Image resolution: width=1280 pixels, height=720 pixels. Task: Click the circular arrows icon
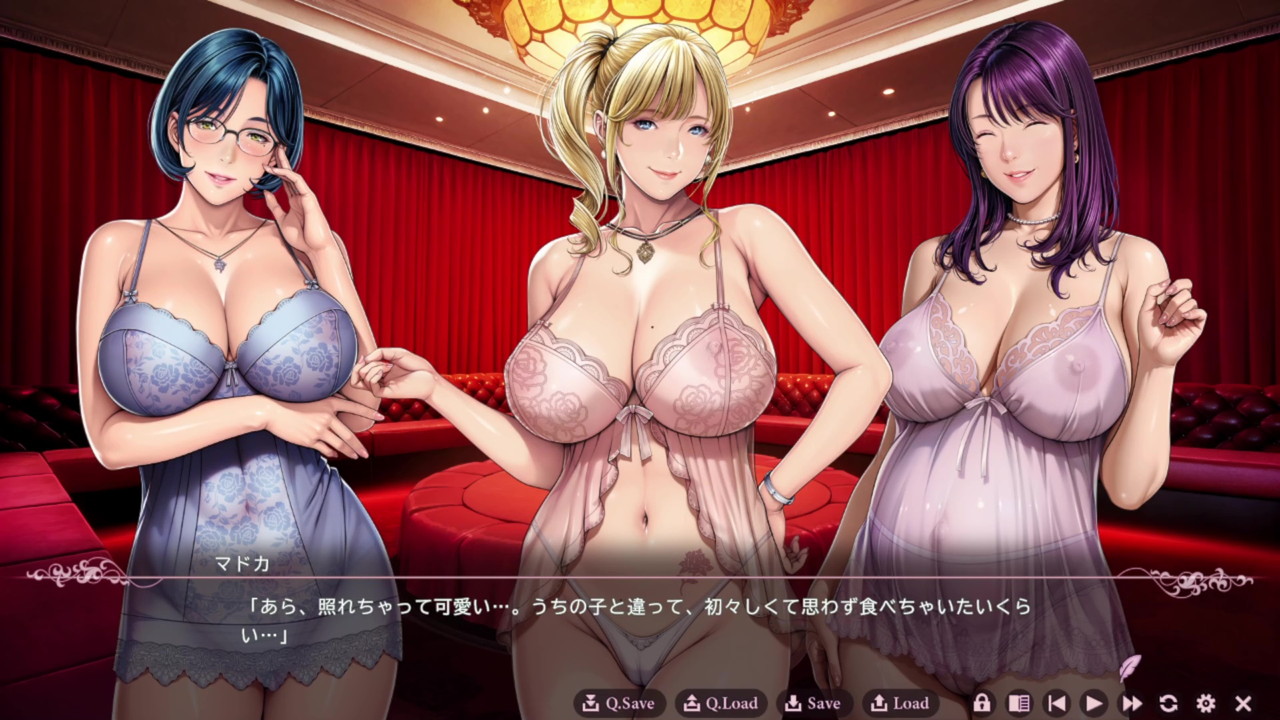pyautogui.click(x=1168, y=703)
